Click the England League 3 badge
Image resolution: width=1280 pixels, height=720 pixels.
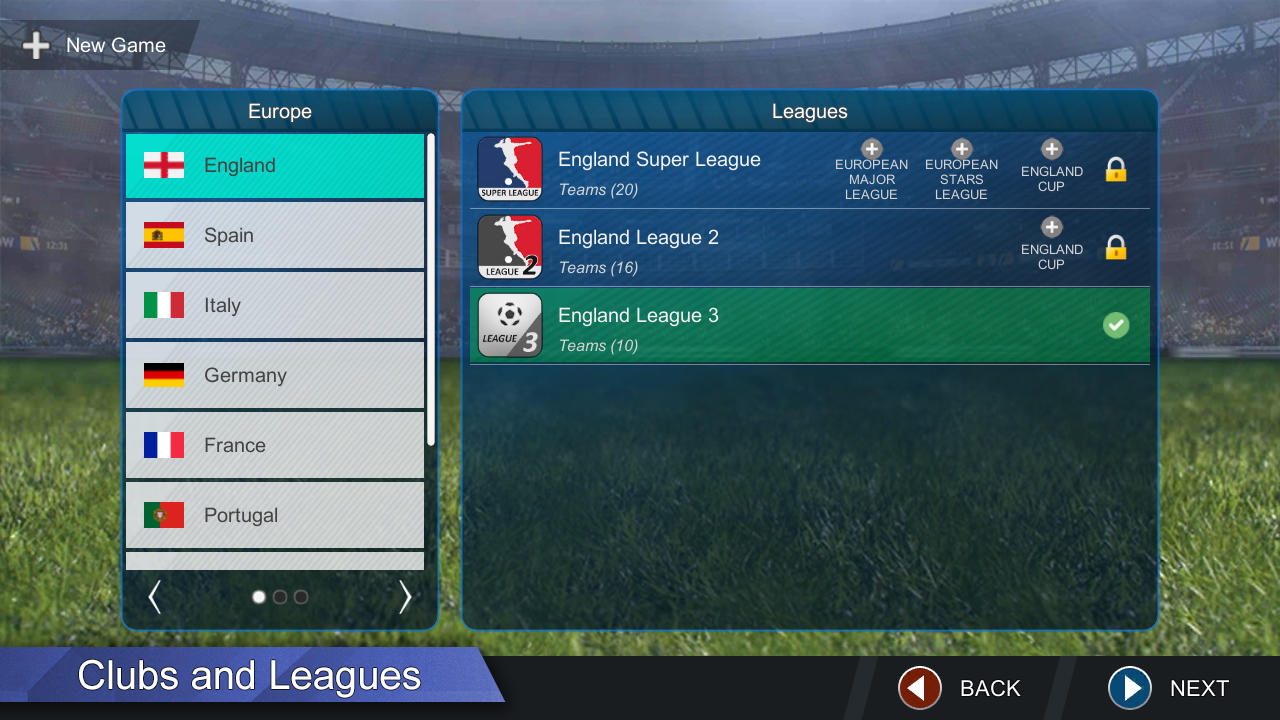(509, 324)
